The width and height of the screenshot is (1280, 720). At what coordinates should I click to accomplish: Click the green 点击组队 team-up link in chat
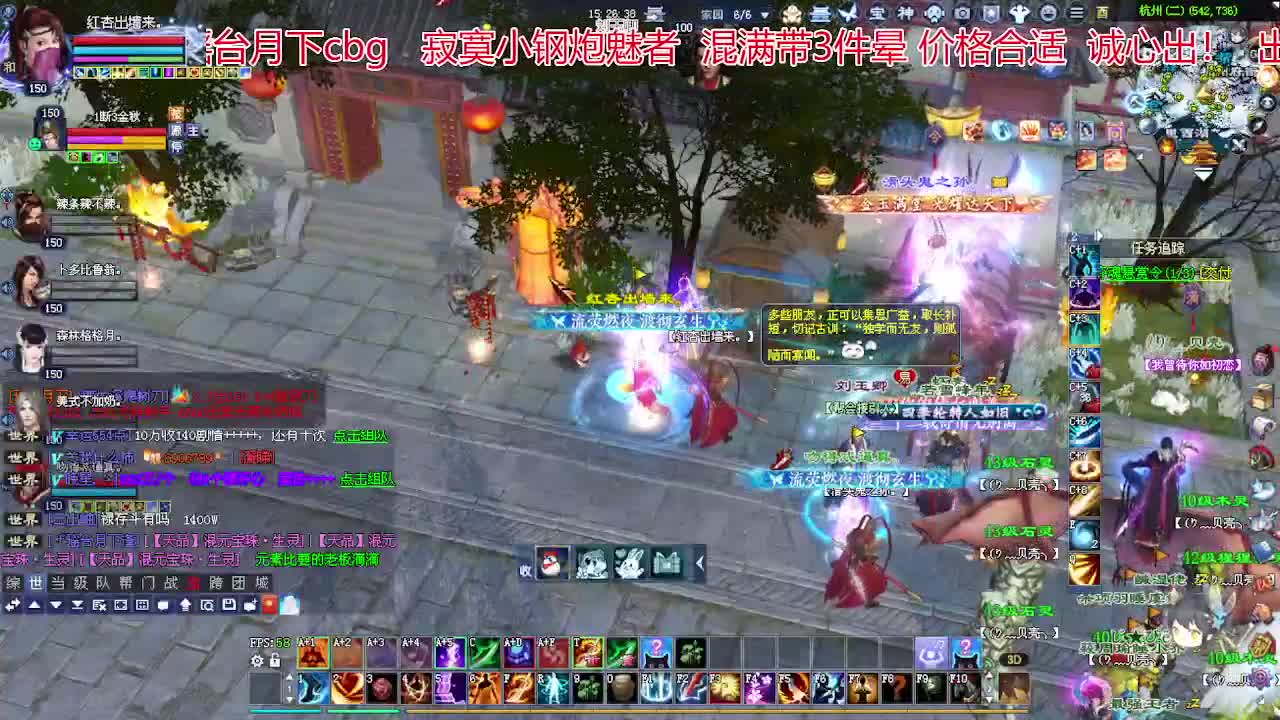[361, 435]
